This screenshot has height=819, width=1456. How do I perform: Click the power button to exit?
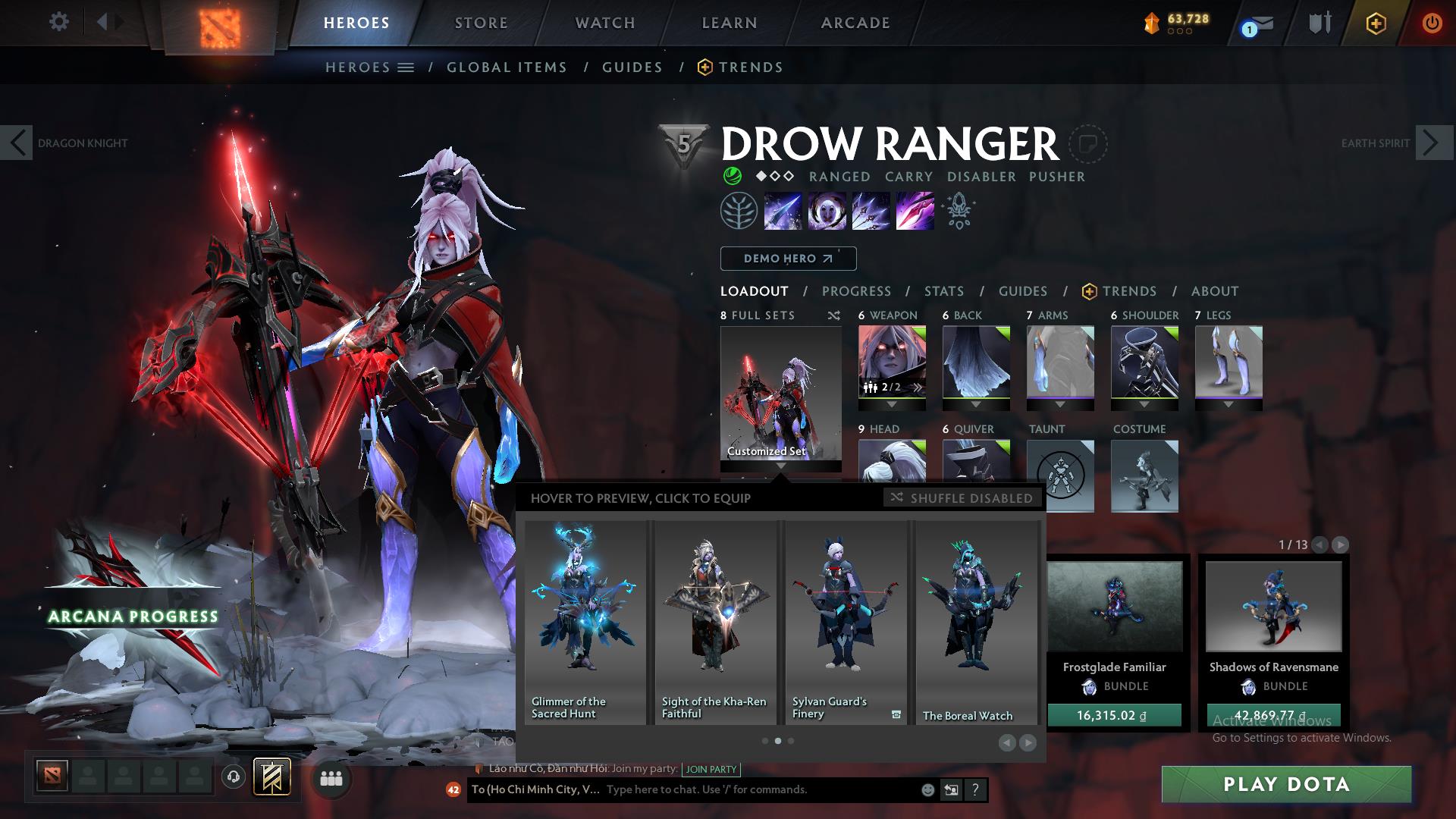[x=1432, y=23]
